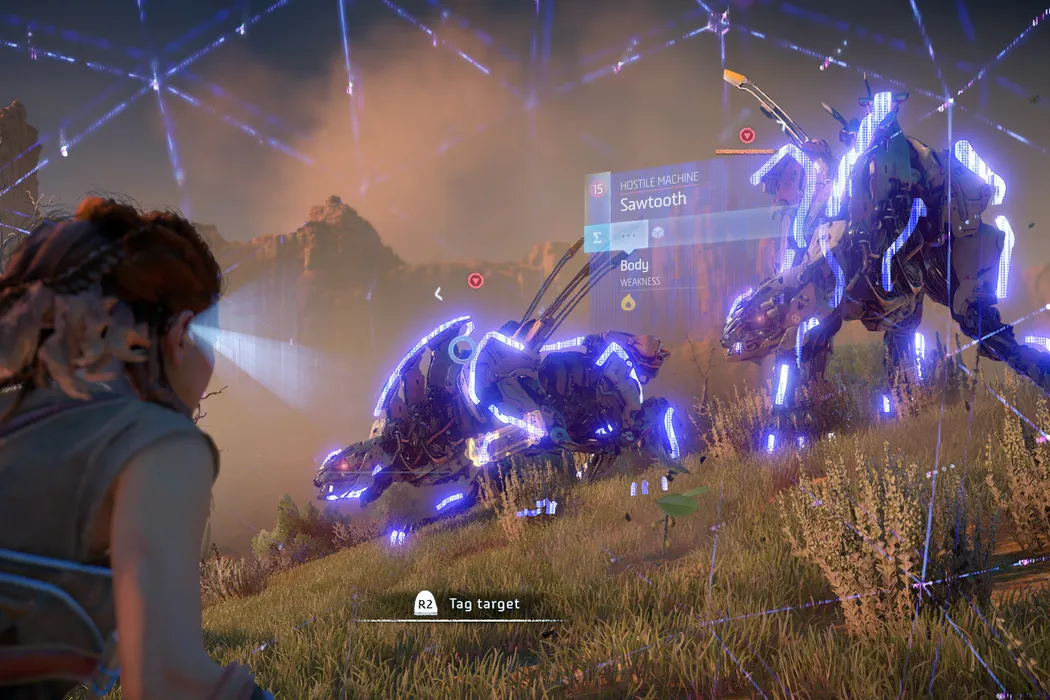
Task: Click the red enemy marker over the crouching machine
Action: point(476,280)
